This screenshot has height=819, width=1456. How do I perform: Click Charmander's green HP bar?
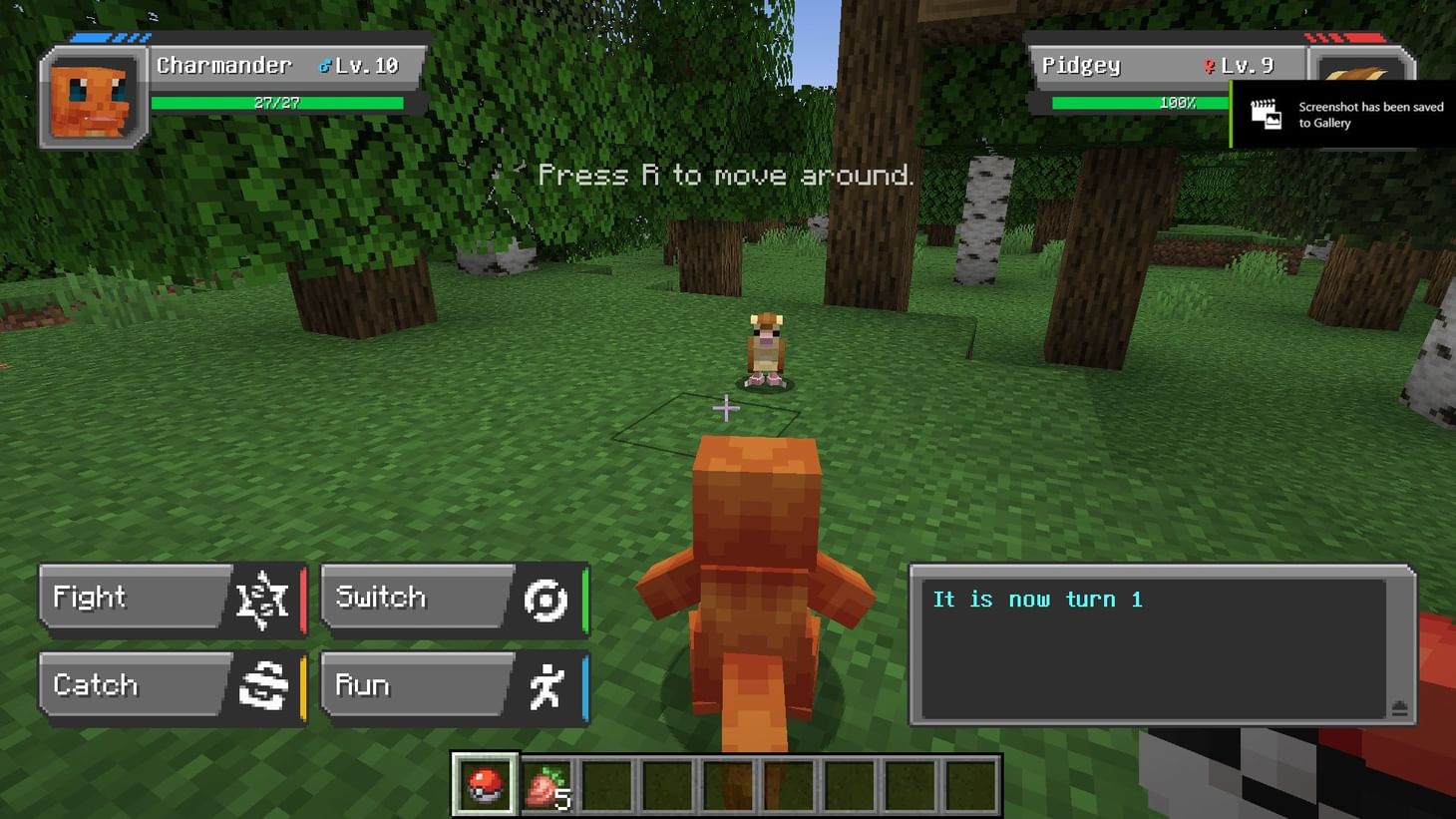click(x=276, y=101)
